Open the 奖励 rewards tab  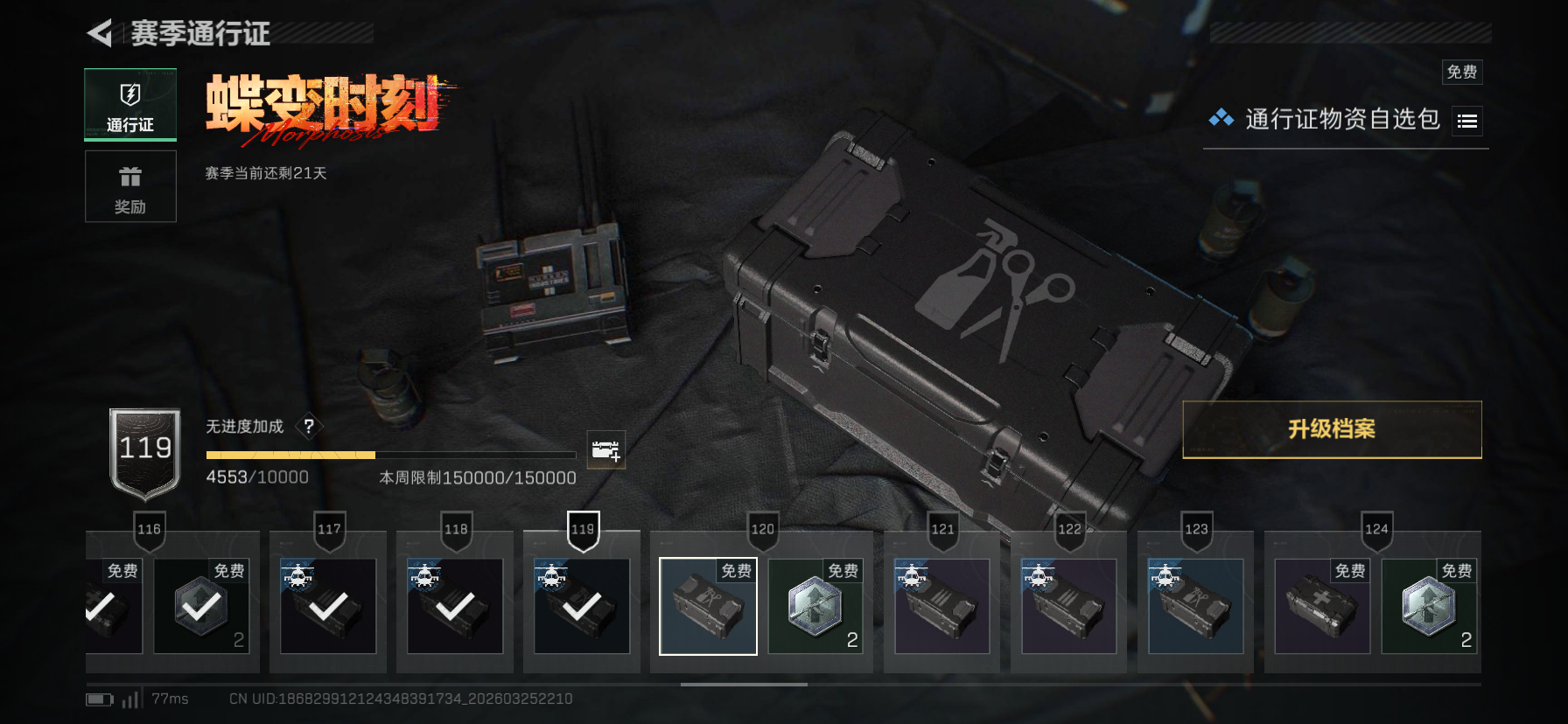tap(130, 186)
